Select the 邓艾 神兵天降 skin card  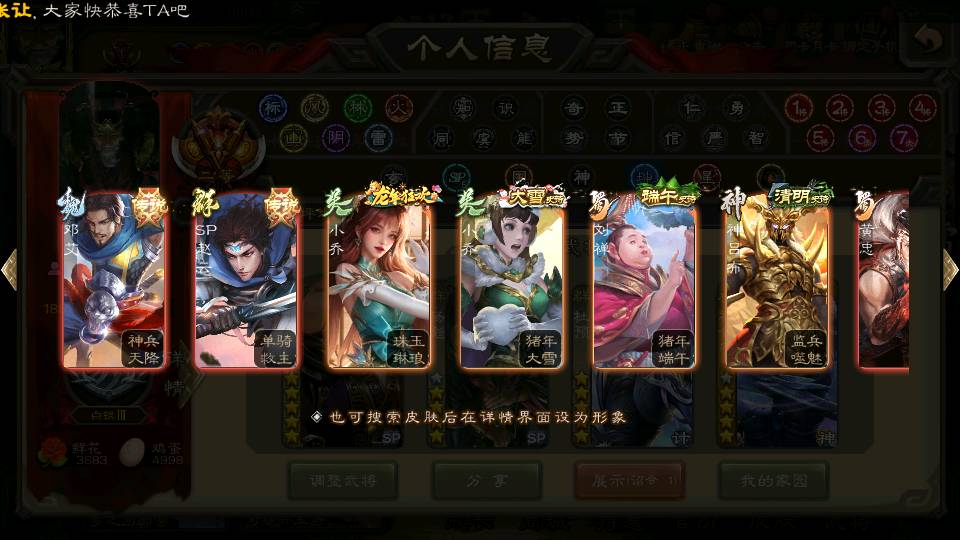click(112, 282)
